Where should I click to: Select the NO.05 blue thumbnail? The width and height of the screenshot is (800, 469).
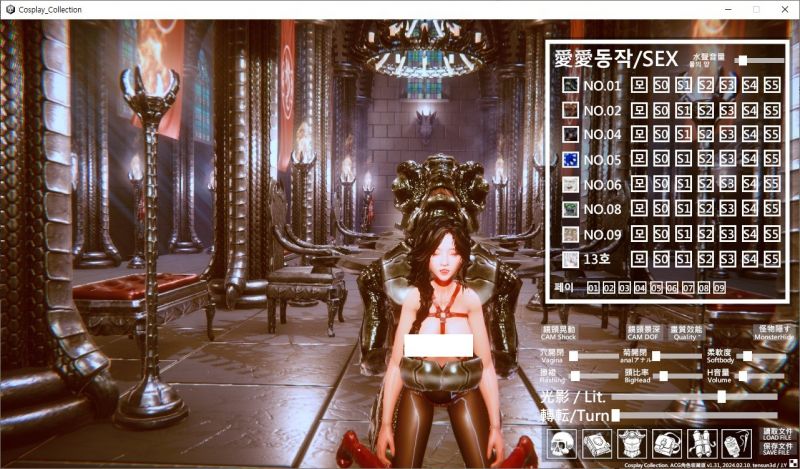(x=570, y=159)
